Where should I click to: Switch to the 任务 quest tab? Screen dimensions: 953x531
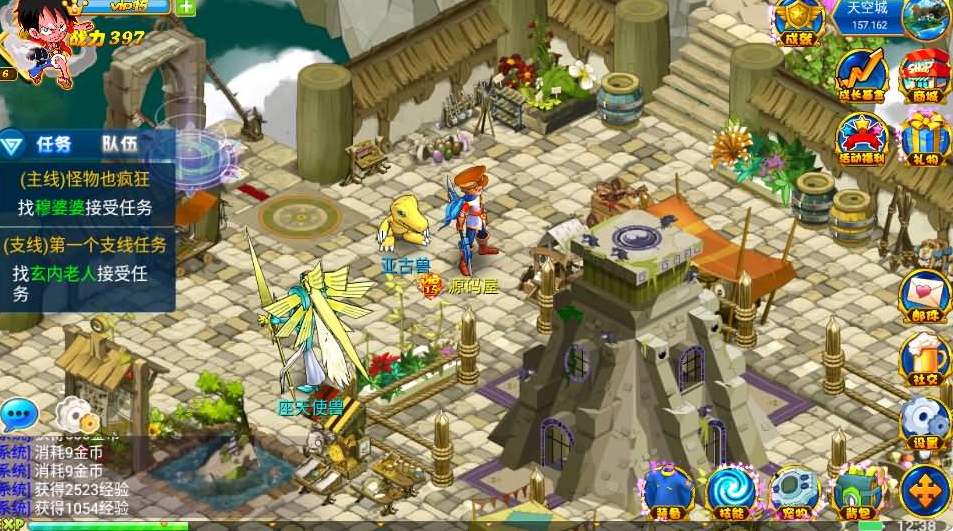[54, 144]
